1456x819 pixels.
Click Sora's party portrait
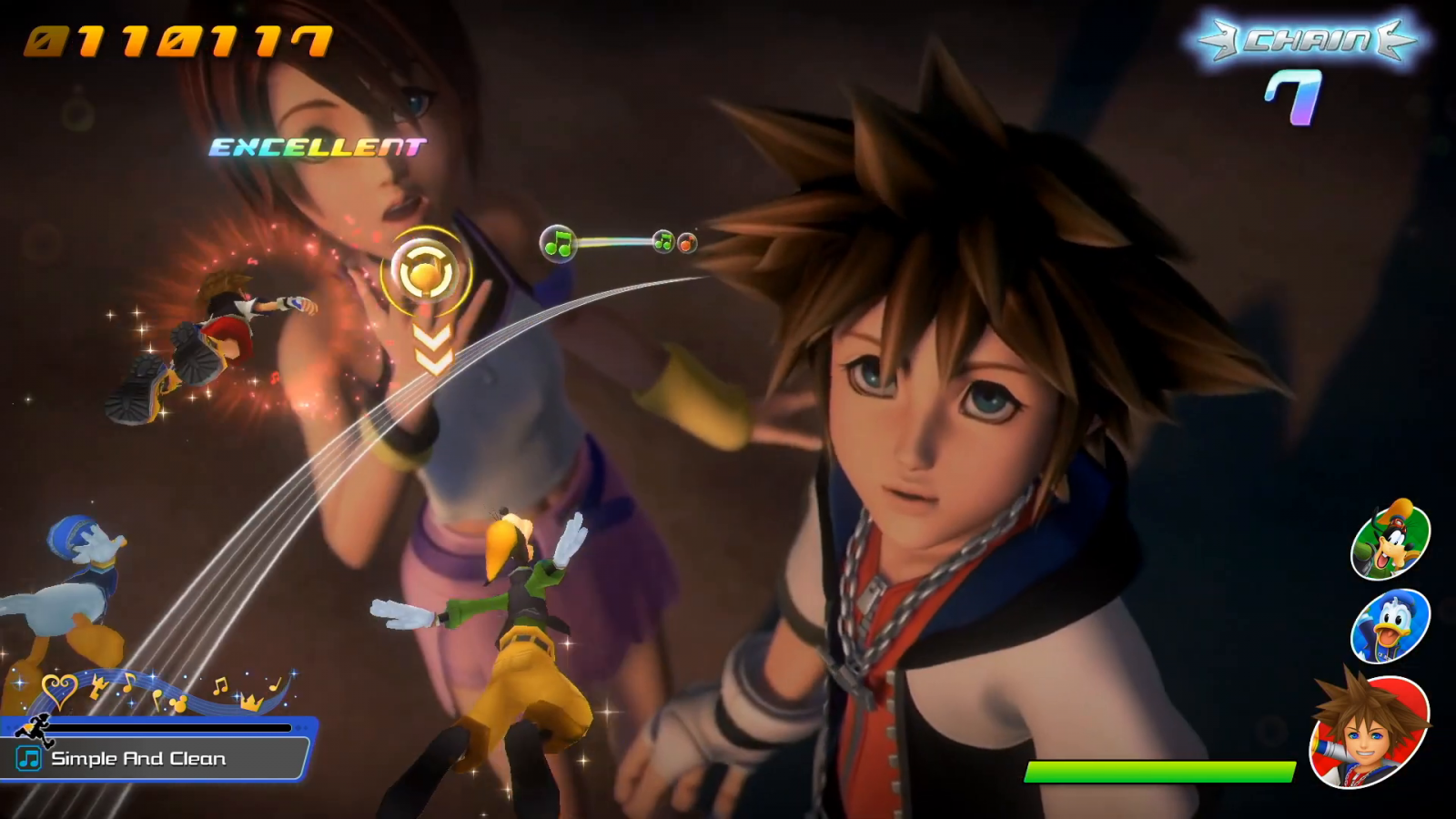[x=1369, y=732]
